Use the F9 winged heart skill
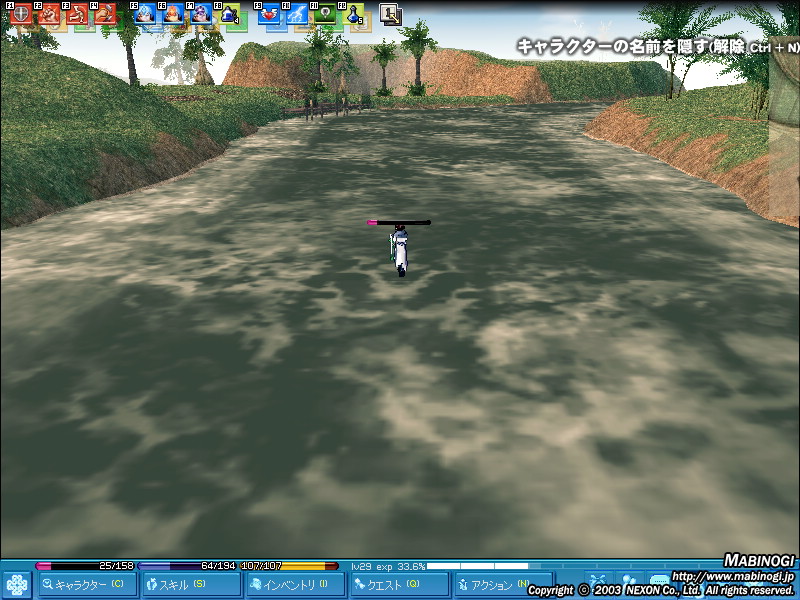This screenshot has width=800, height=600. 269,14
